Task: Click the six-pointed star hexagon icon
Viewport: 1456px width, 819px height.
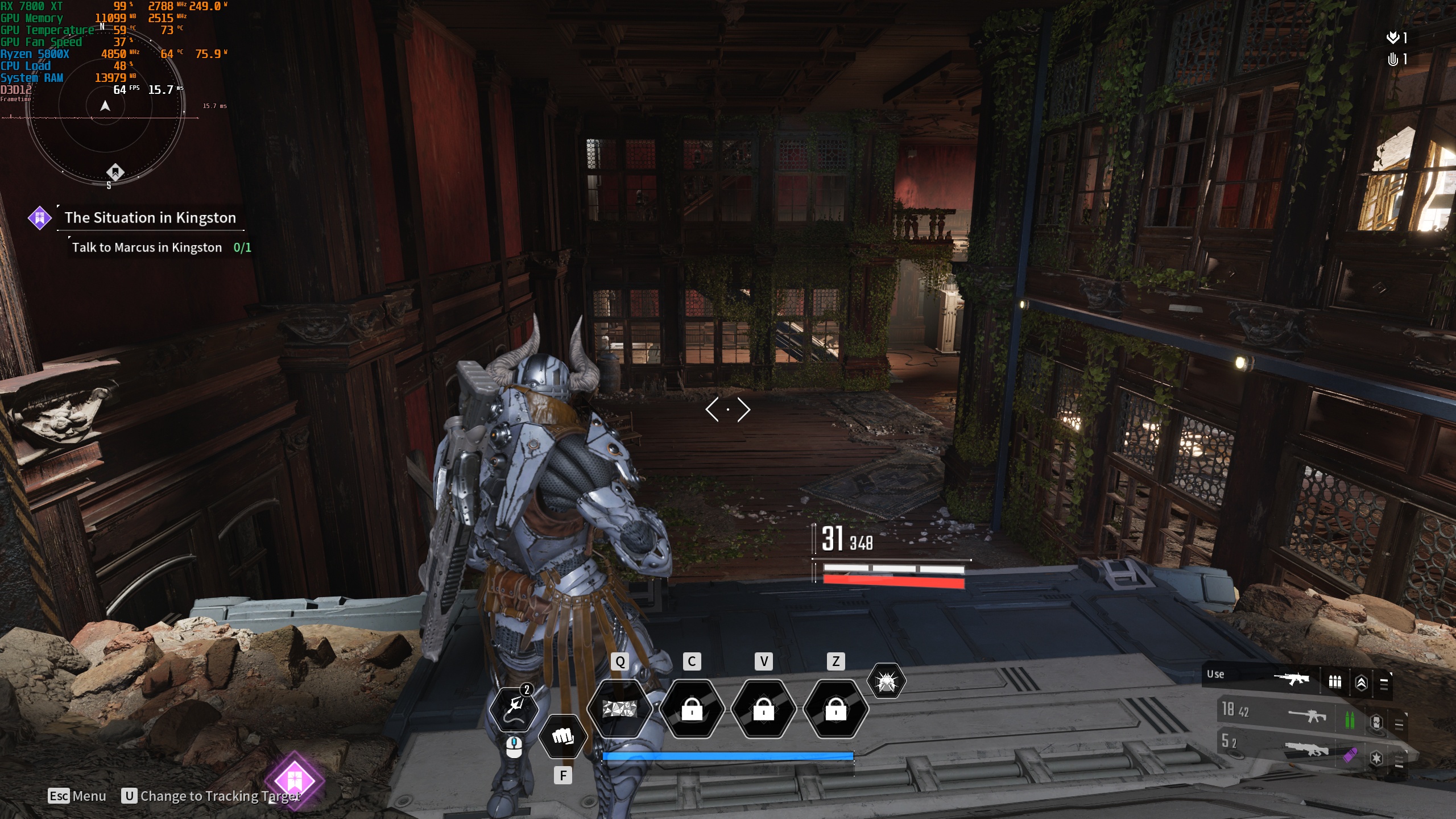Action: tap(1376, 758)
